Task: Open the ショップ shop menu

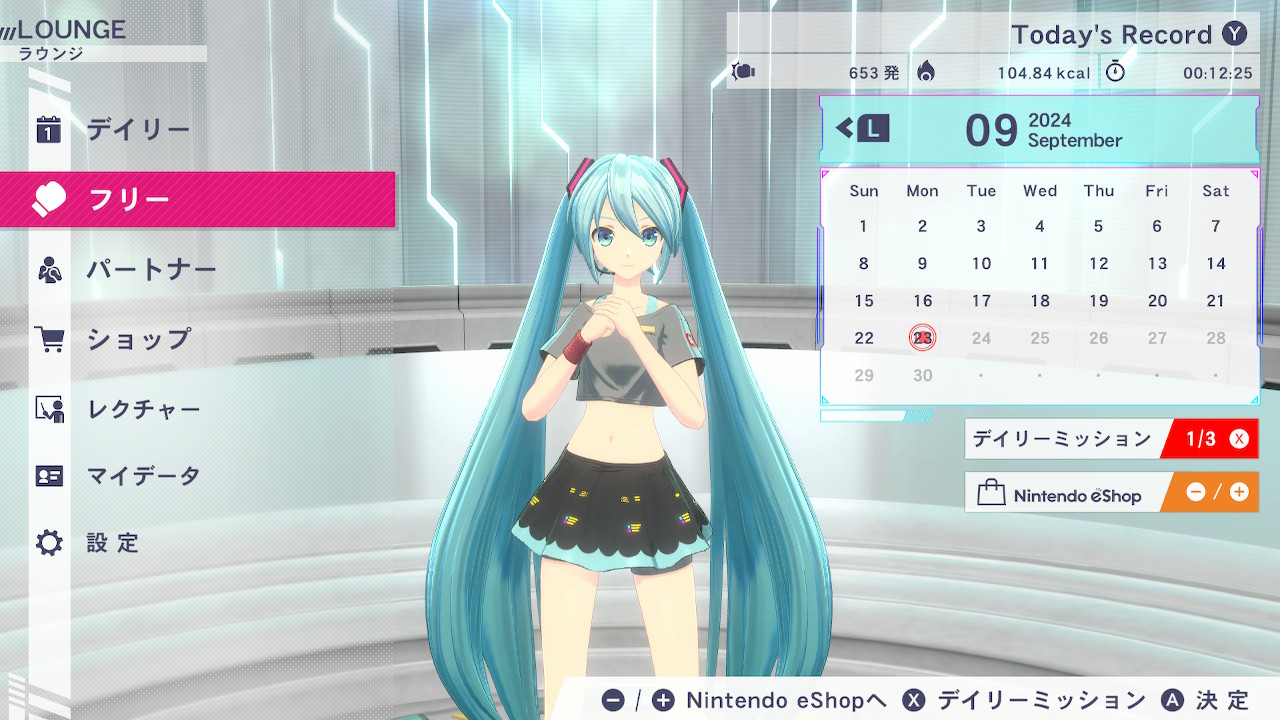Action: tap(138, 340)
